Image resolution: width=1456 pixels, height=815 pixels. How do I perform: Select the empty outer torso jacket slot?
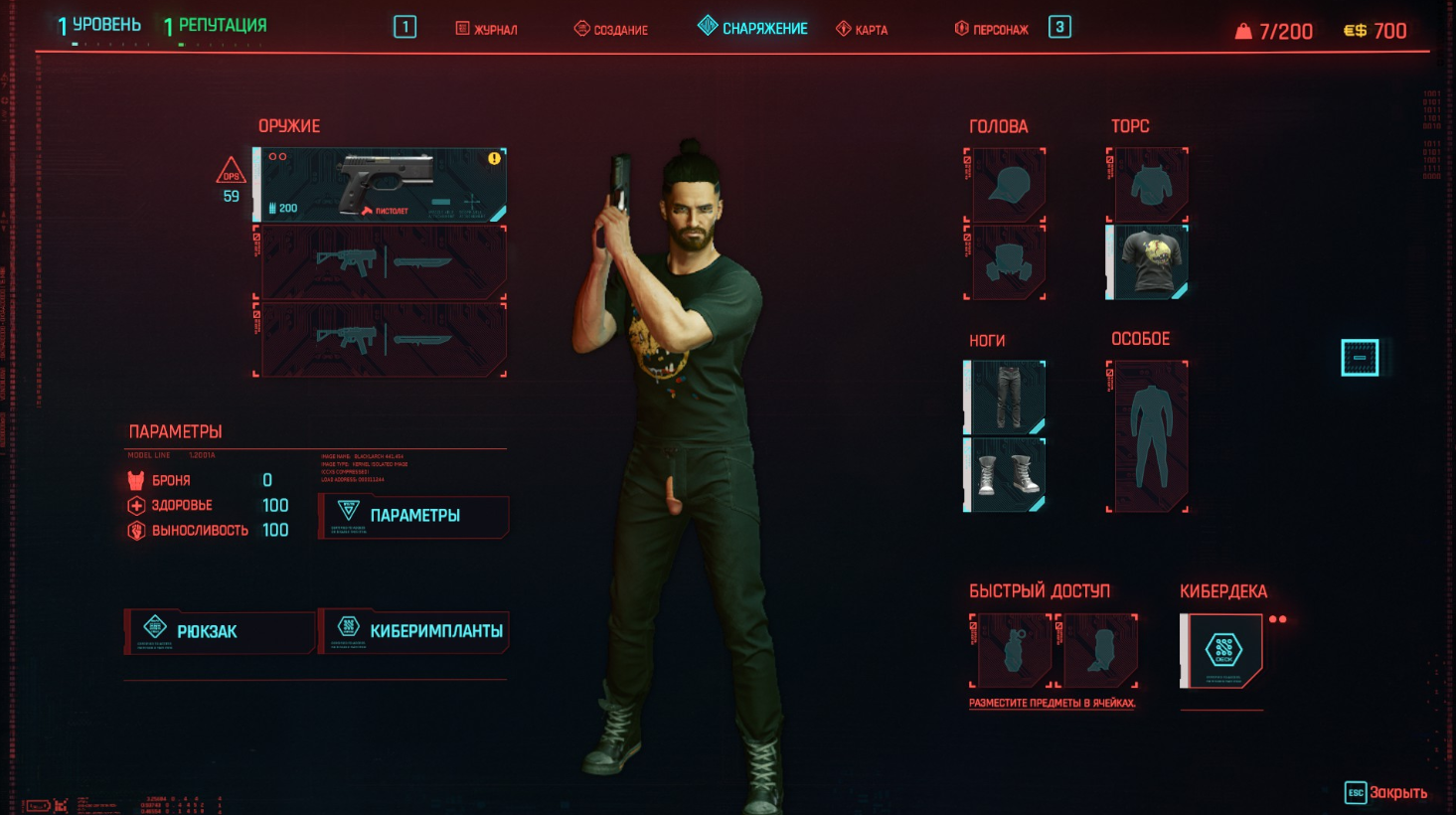(1148, 185)
